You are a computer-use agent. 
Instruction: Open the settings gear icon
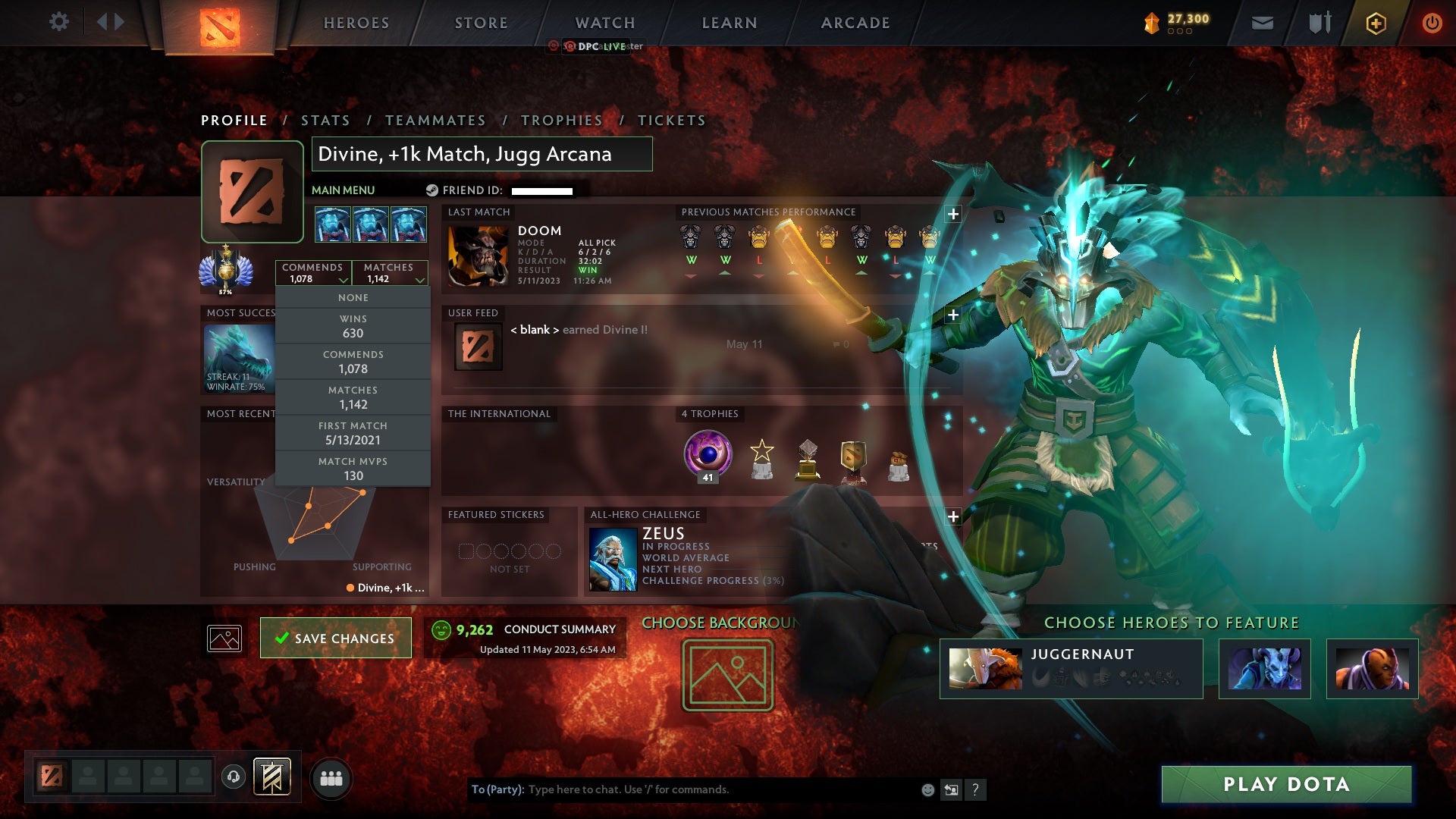point(59,22)
